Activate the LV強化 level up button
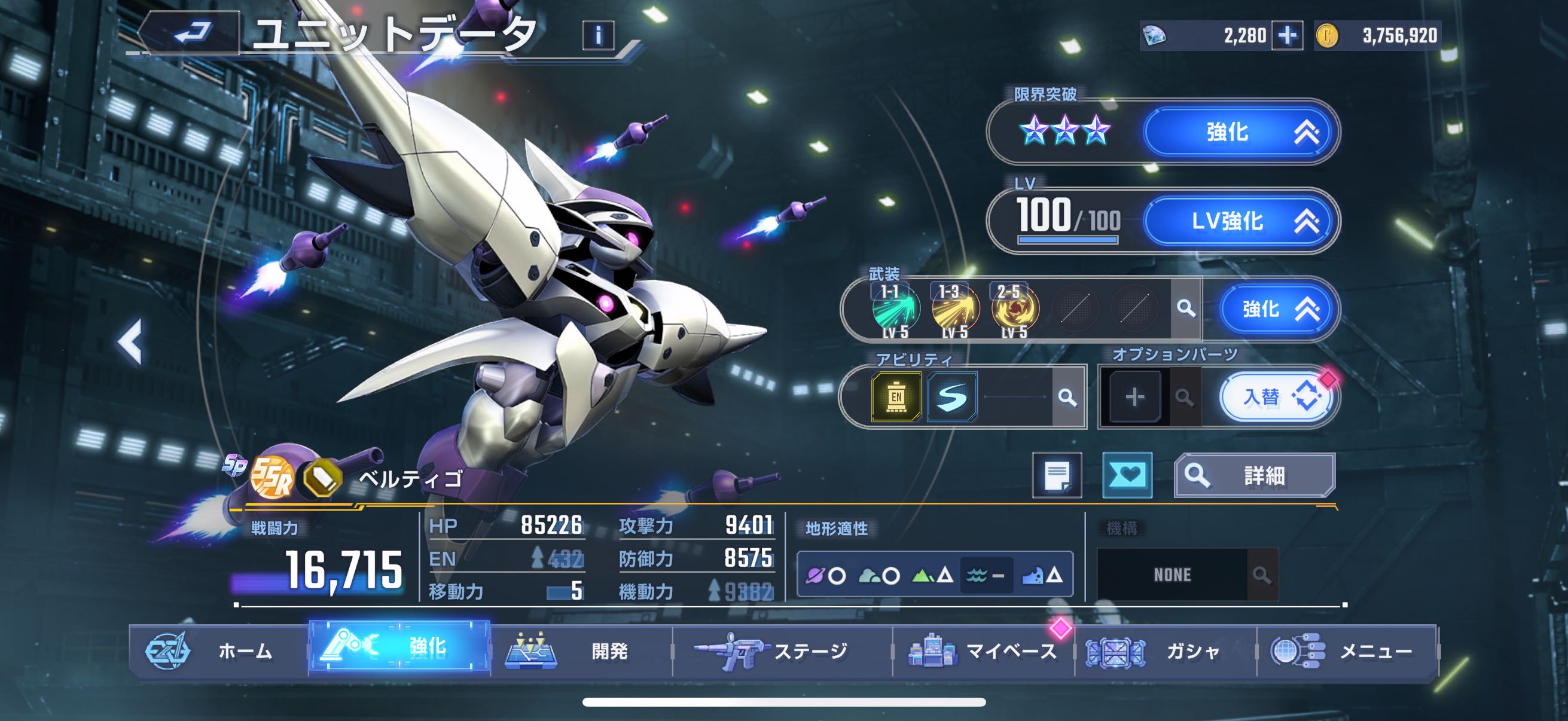 1241,221
